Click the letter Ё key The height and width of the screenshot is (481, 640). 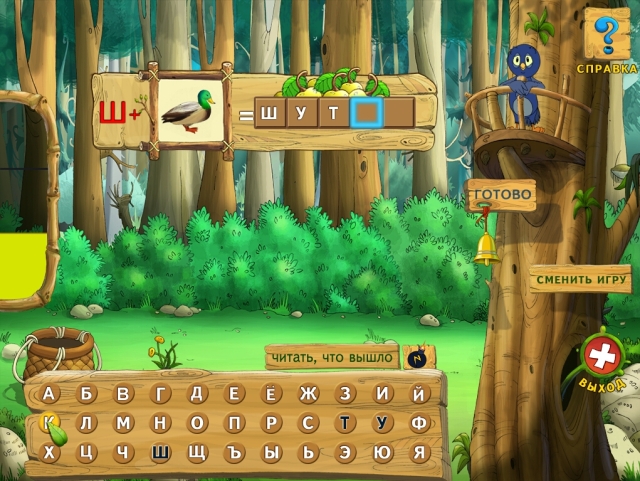(x=271, y=394)
